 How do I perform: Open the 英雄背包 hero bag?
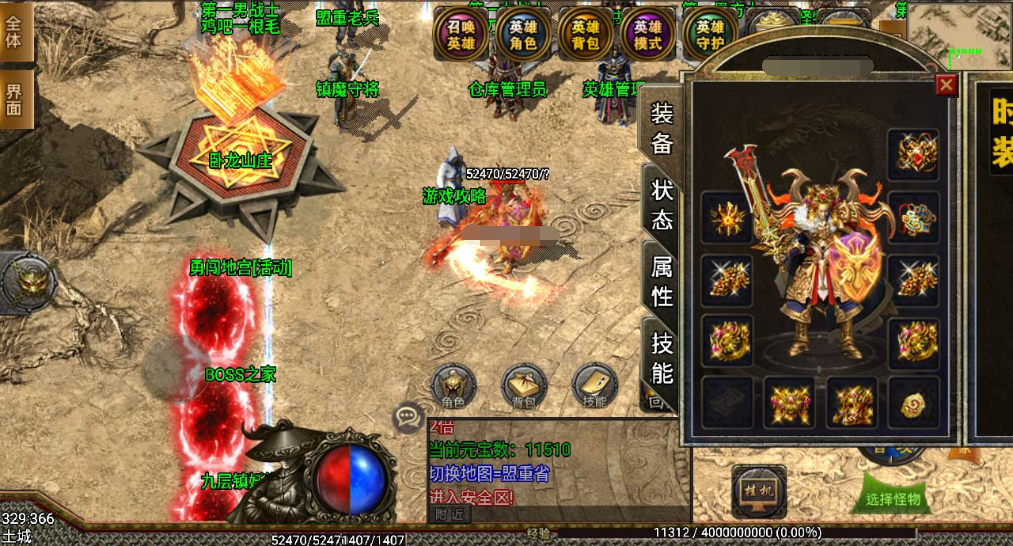[585, 35]
